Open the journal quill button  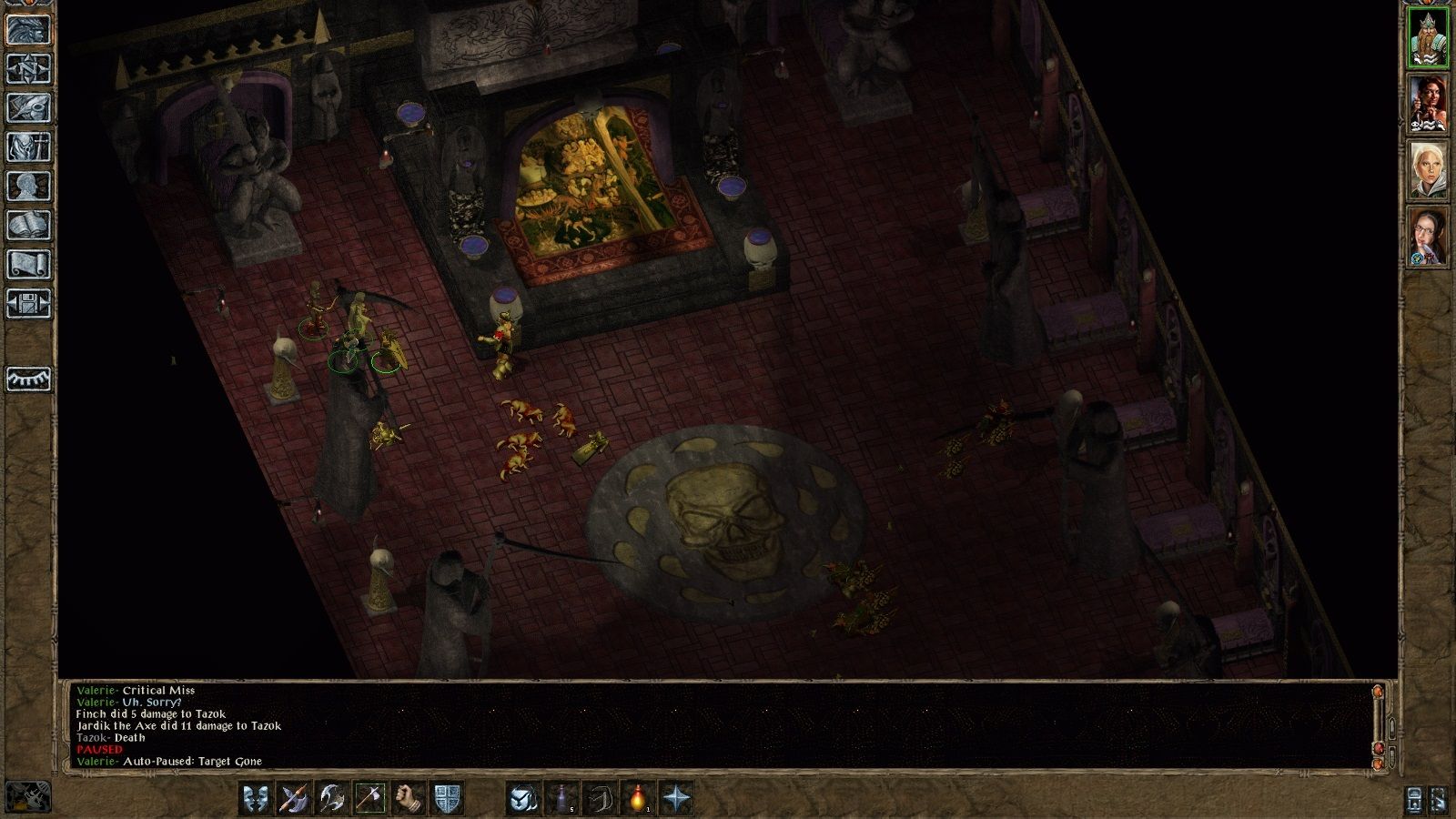tap(28, 107)
